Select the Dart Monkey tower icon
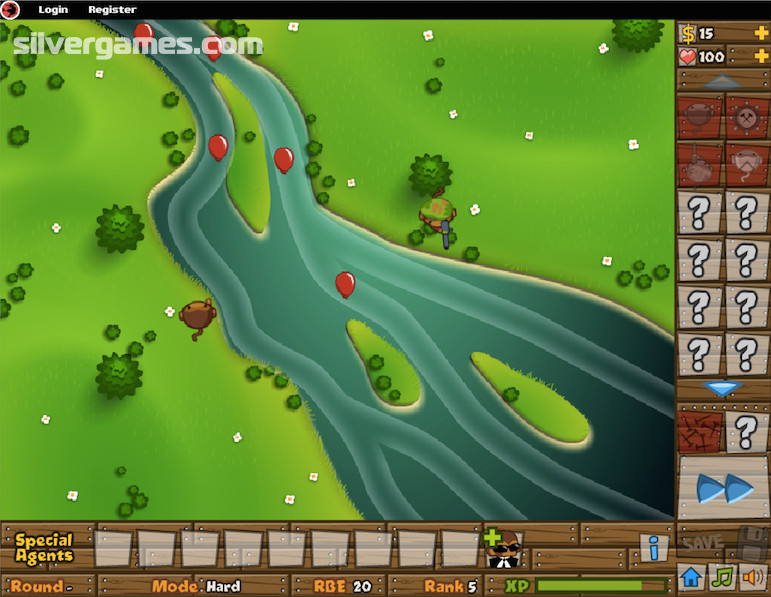This screenshot has height=597, width=771. click(x=699, y=117)
